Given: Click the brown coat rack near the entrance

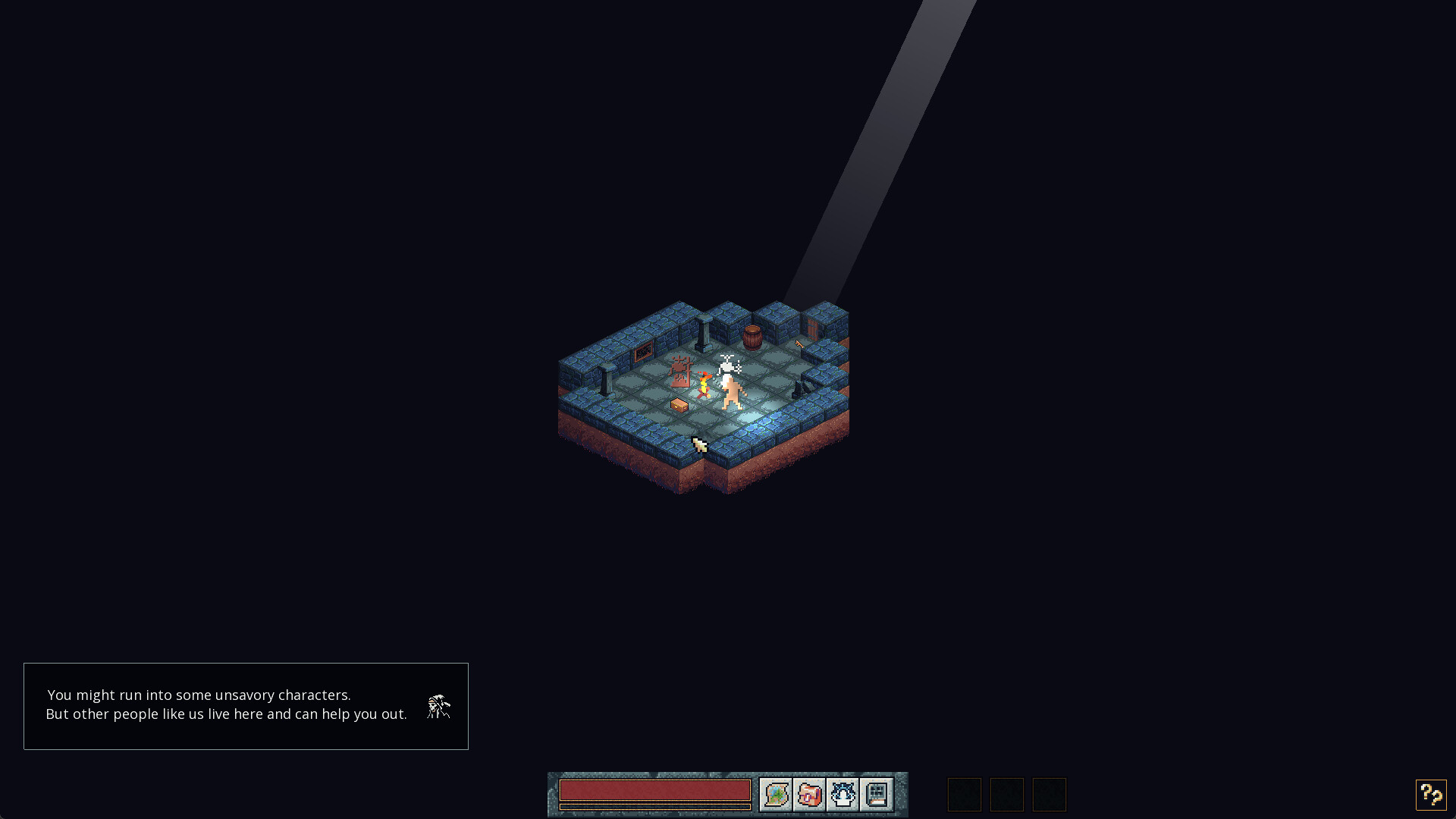Looking at the screenshot, I should [x=679, y=372].
